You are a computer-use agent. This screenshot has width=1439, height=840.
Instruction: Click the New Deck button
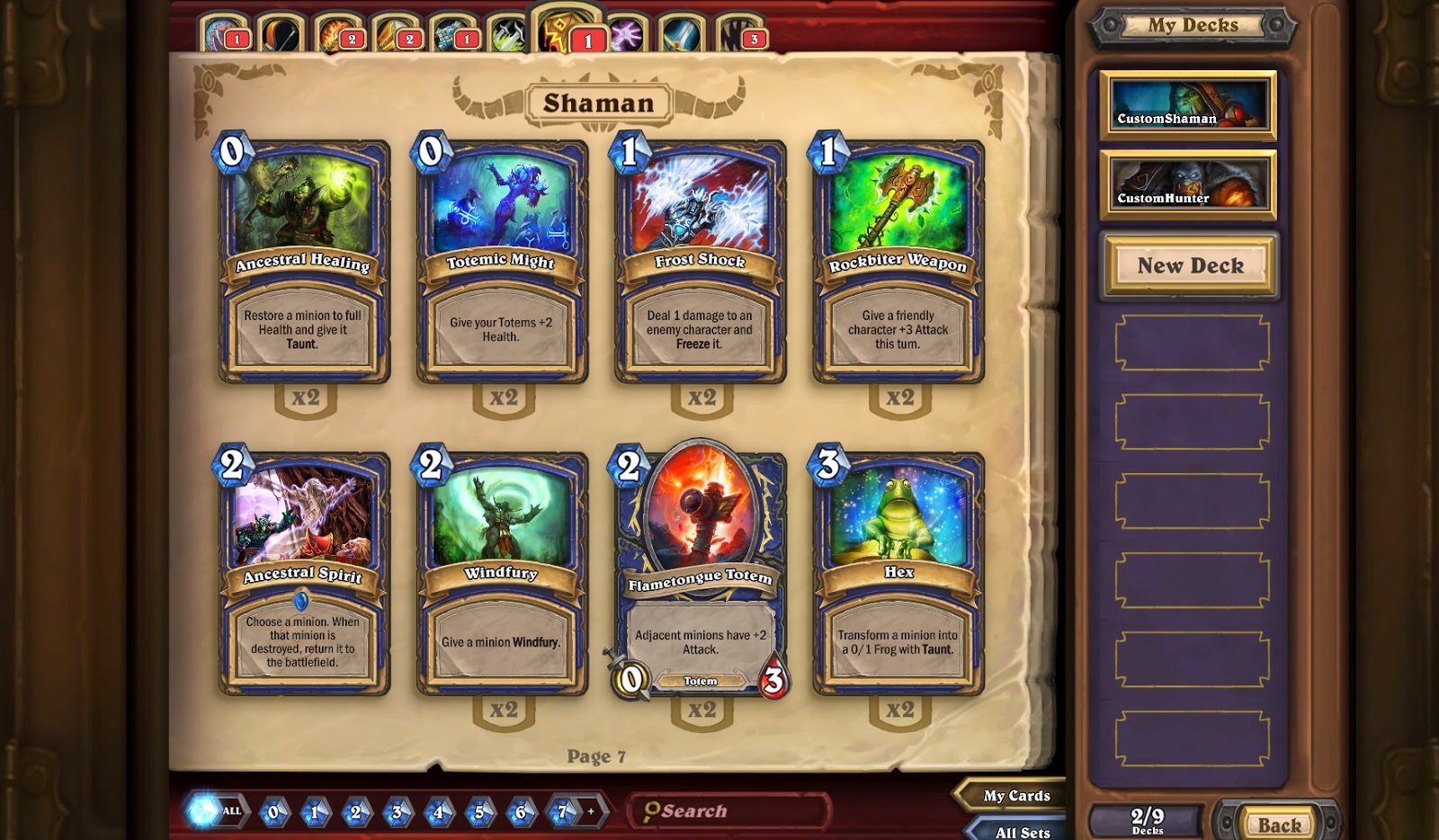pyautogui.click(x=1189, y=266)
